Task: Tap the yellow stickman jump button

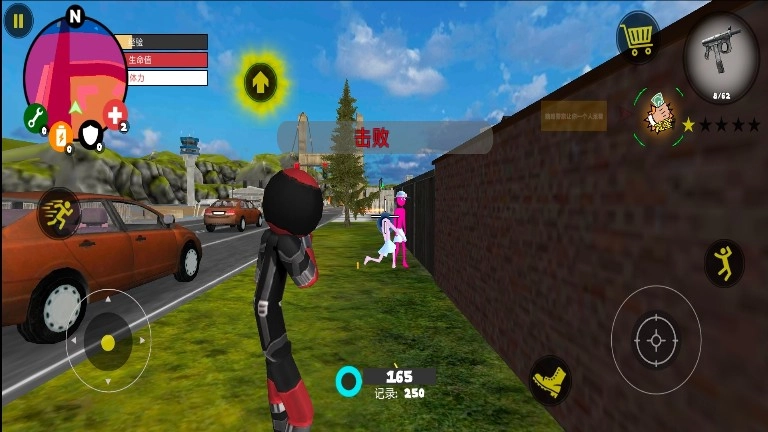Action: (723, 262)
